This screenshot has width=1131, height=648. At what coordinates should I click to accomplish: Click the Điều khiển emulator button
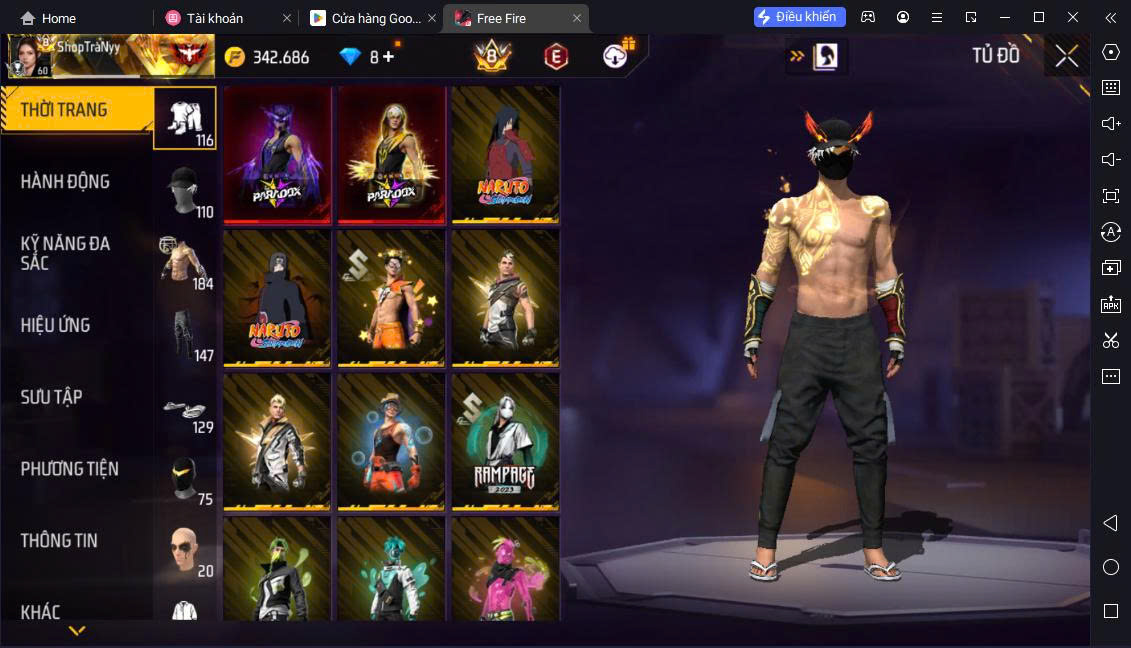[x=800, y=17]
